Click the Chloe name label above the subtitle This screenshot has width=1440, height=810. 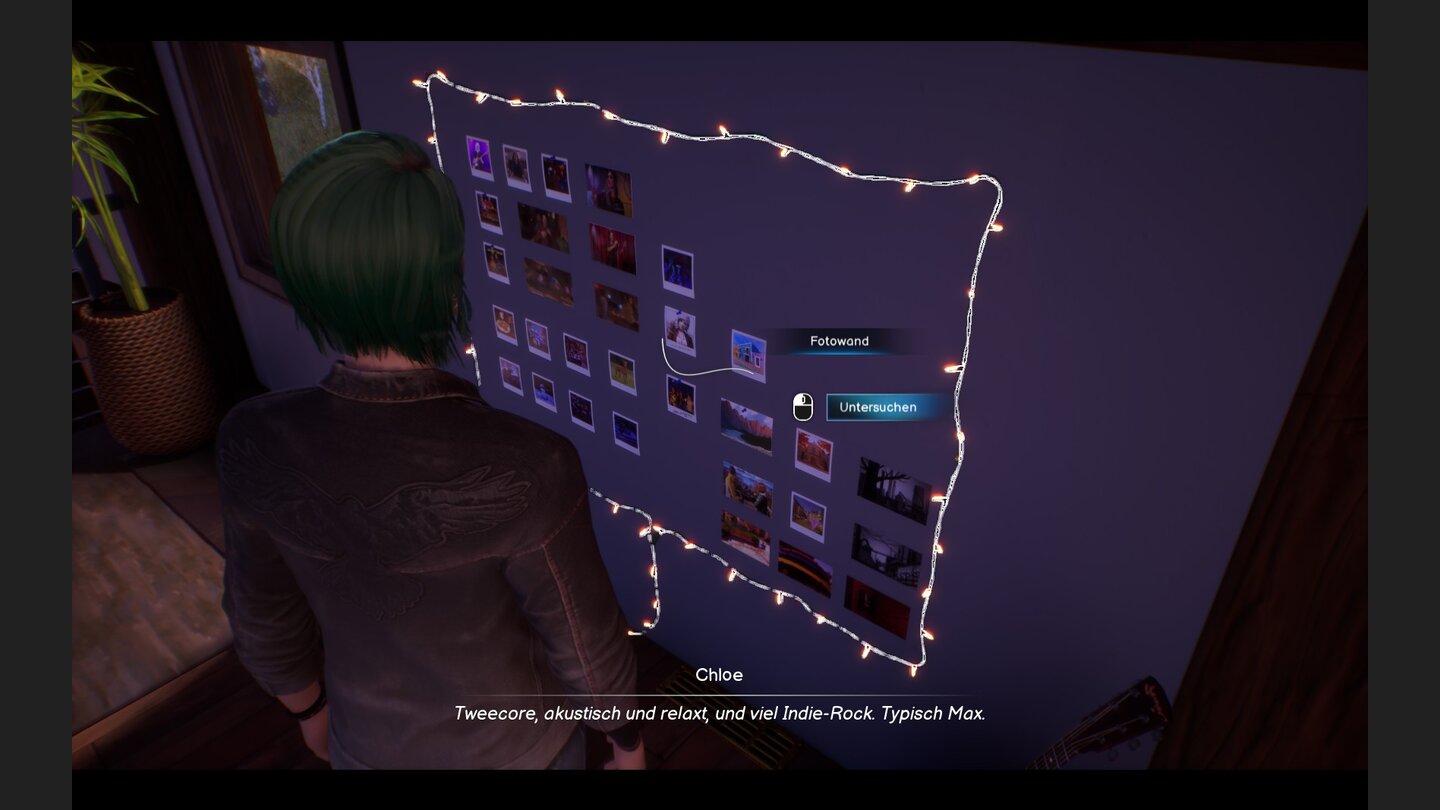720,675
